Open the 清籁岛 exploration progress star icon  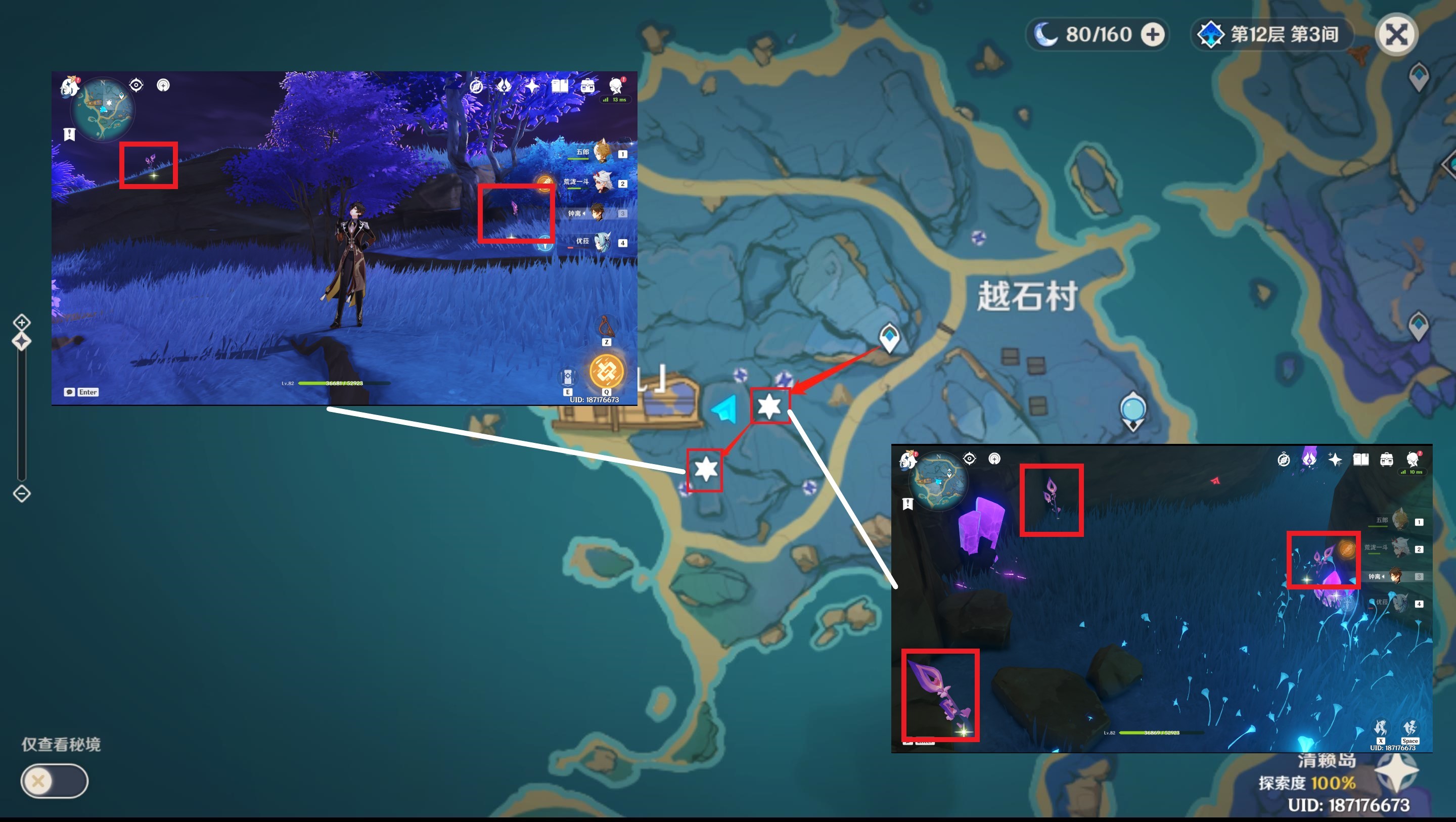[x=1396, y=772]
